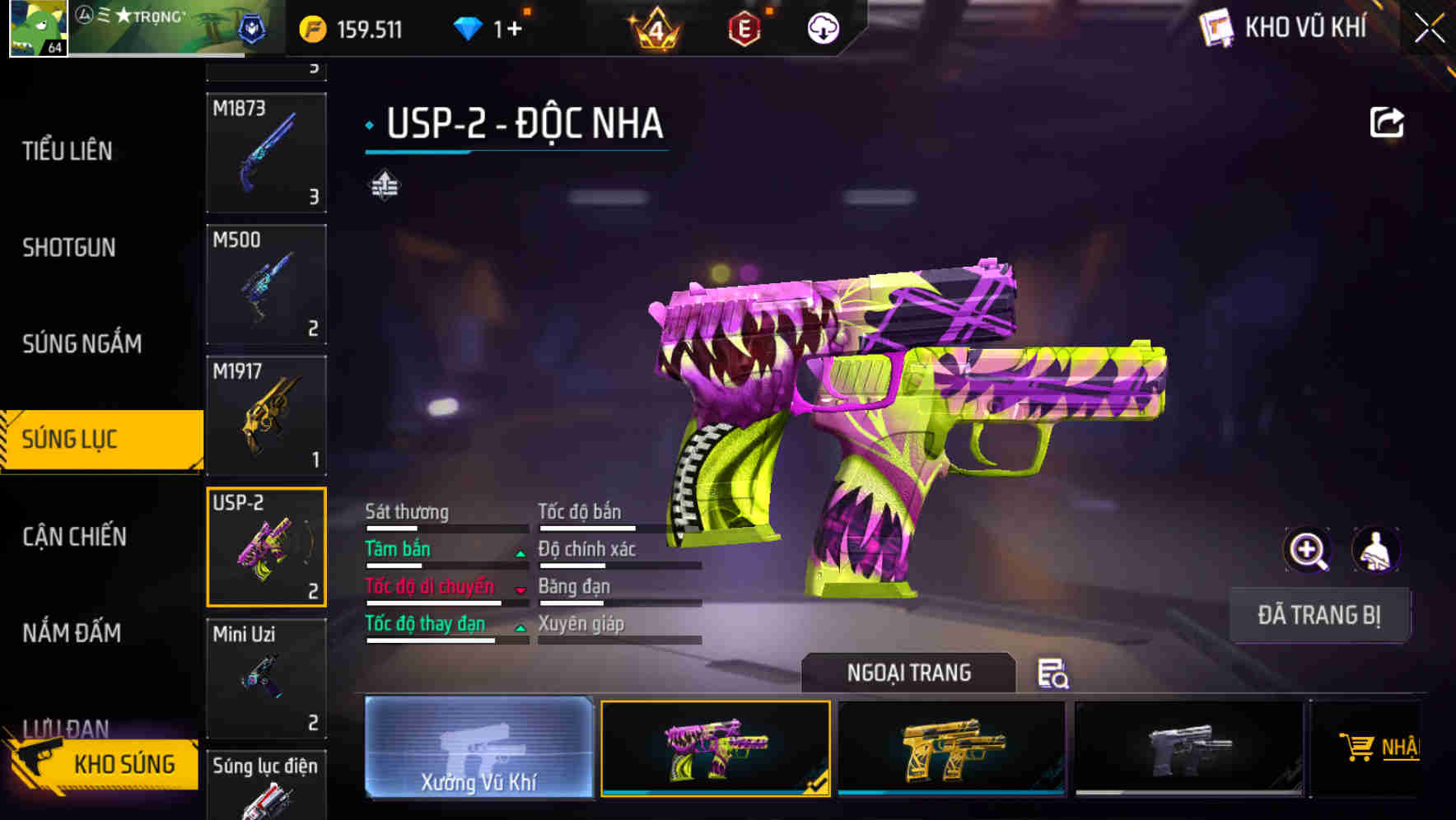Switch on the Xưởng Vũ Khí default skin slot

[x=478, y=749]
